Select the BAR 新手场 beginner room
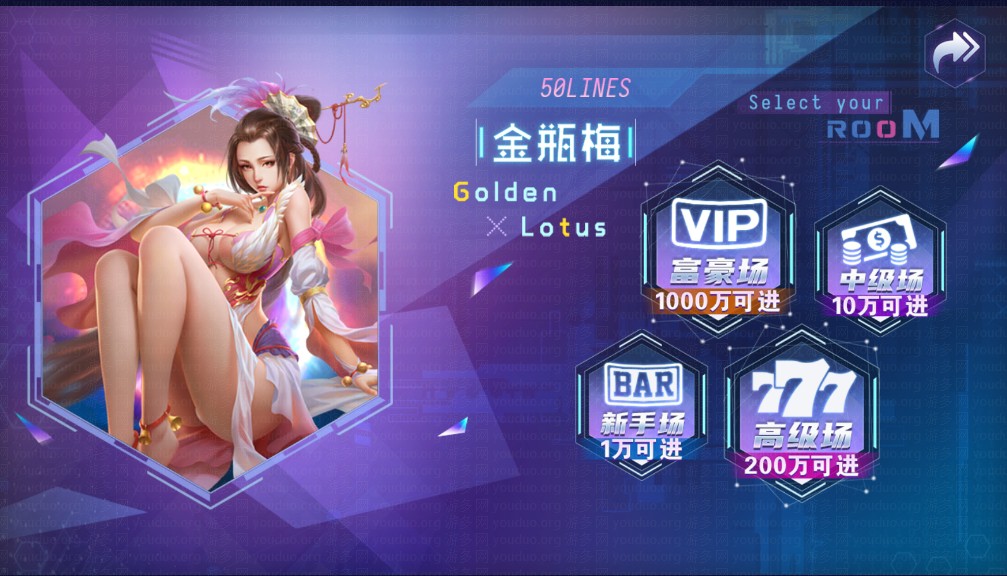 (642, 407)
